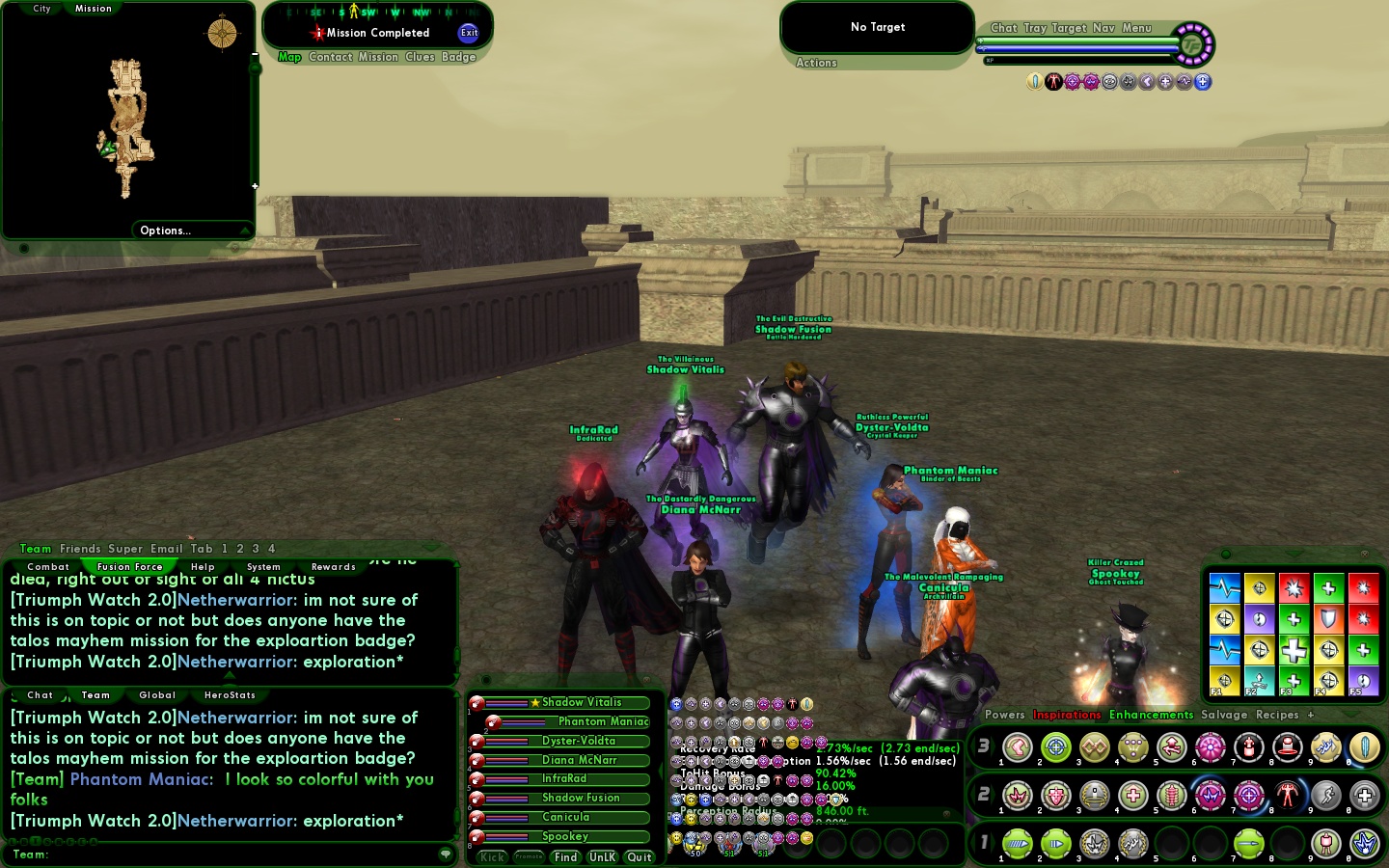This screenshot has height=868, width=1389.
Task: Select Phantom Maniac in team list
Action: (x=603, y=721)
